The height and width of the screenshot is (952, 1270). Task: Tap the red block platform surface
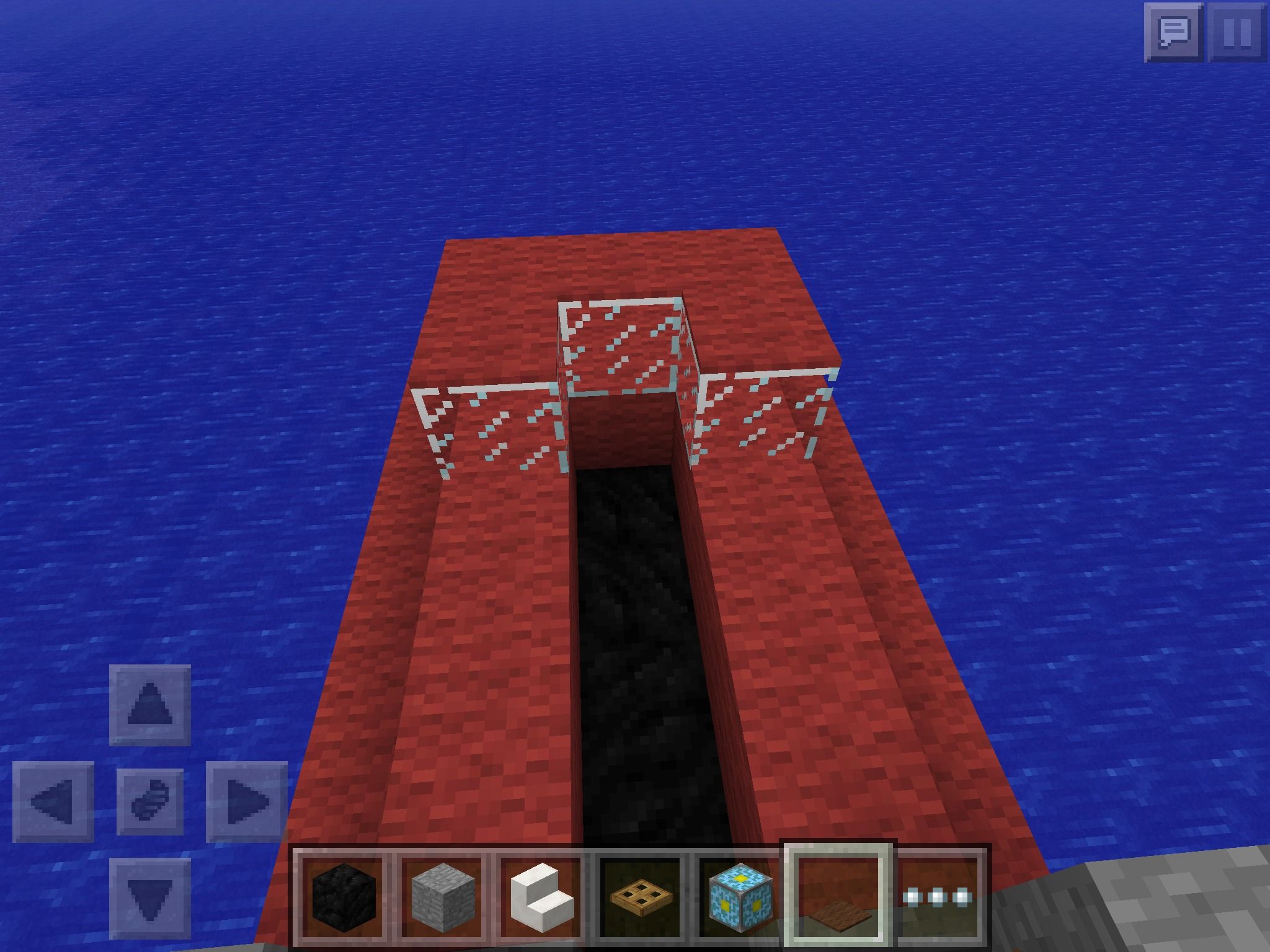pyautogui.click(x=465, y=620)
